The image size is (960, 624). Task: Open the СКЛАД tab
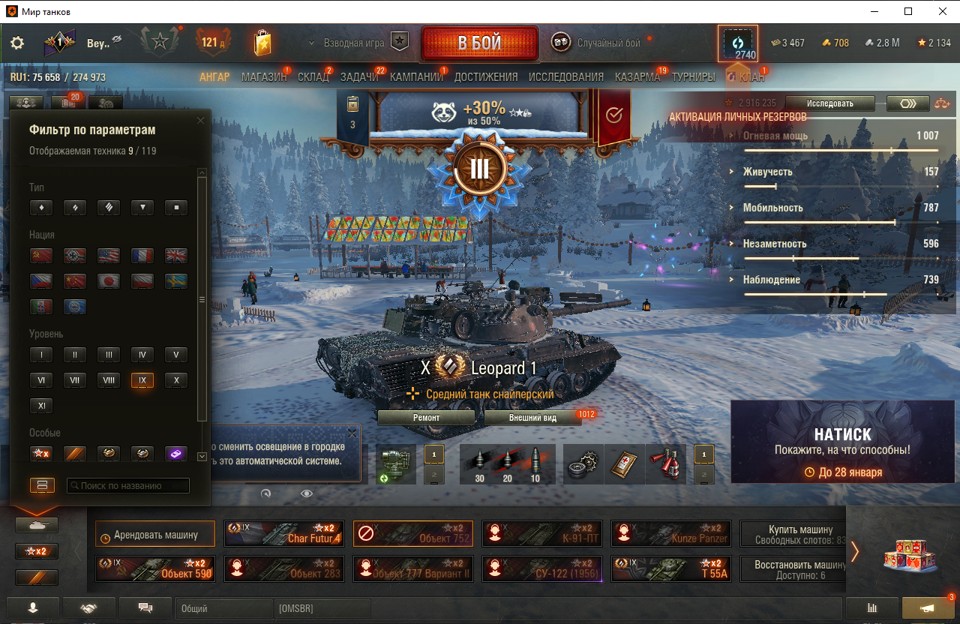[313, 77]
